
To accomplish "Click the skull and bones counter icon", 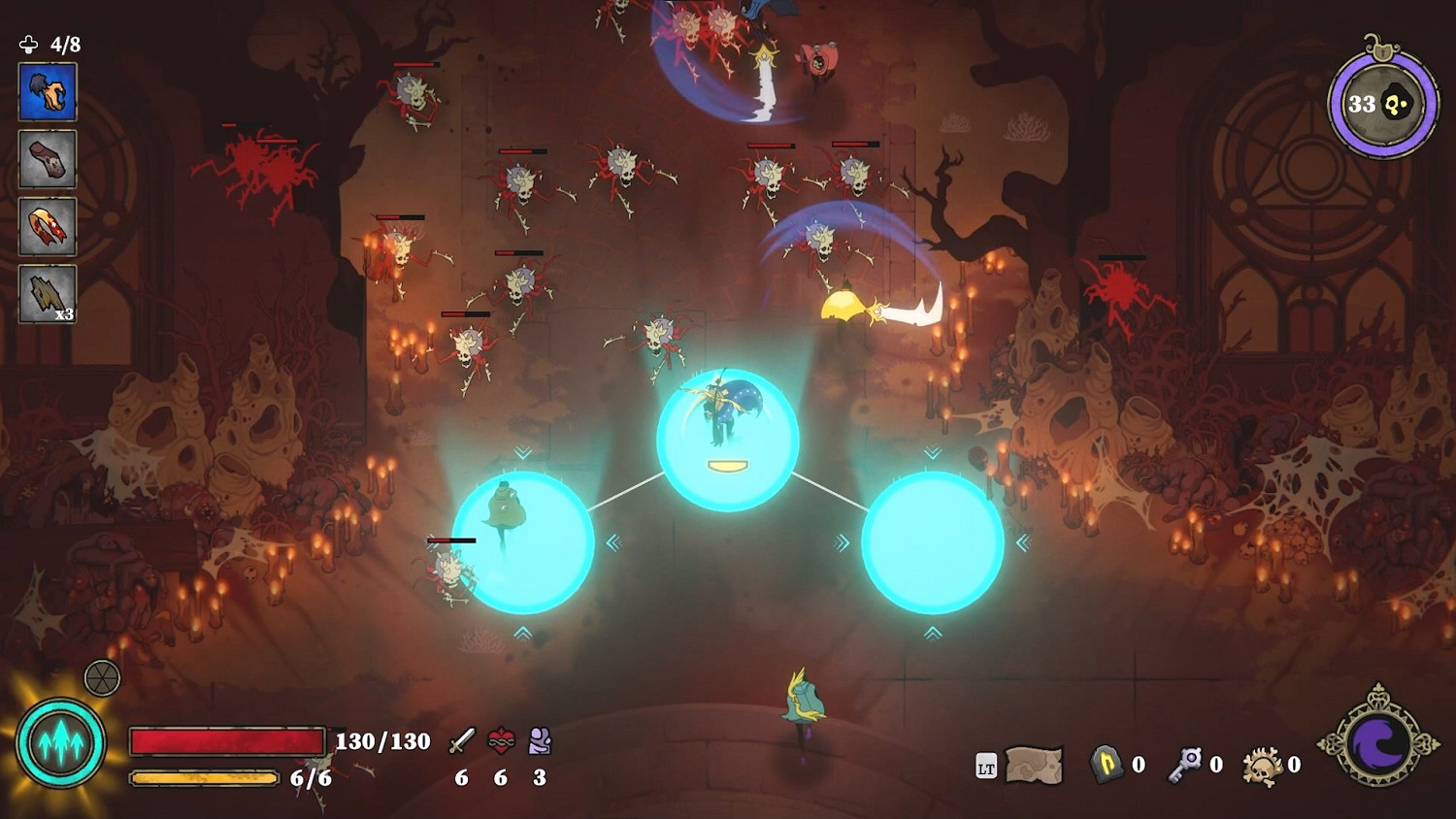I will pos(1262,767).
